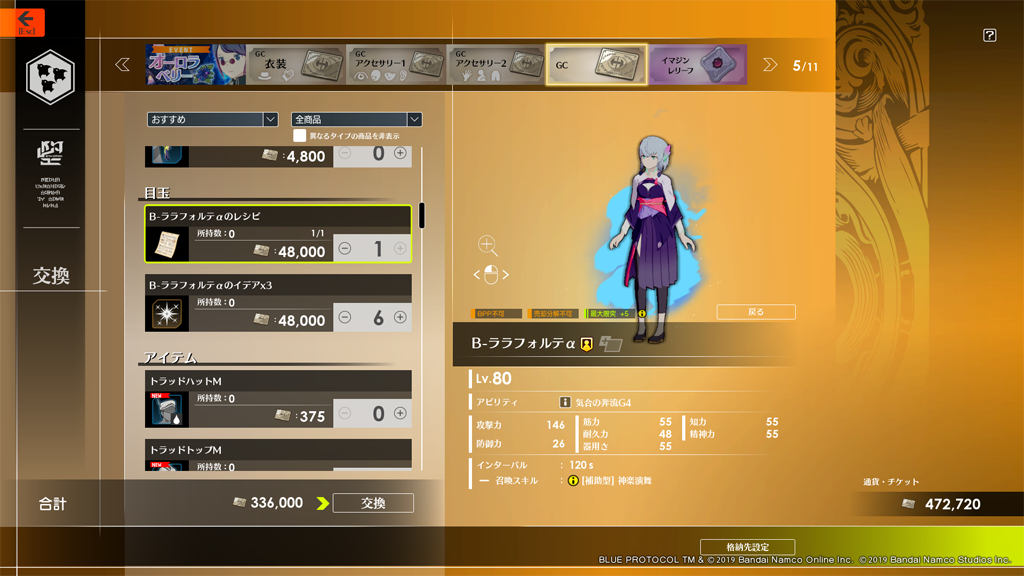Switch to the オーロラベリー event tab
The image size is (1024, 576).
194,65
